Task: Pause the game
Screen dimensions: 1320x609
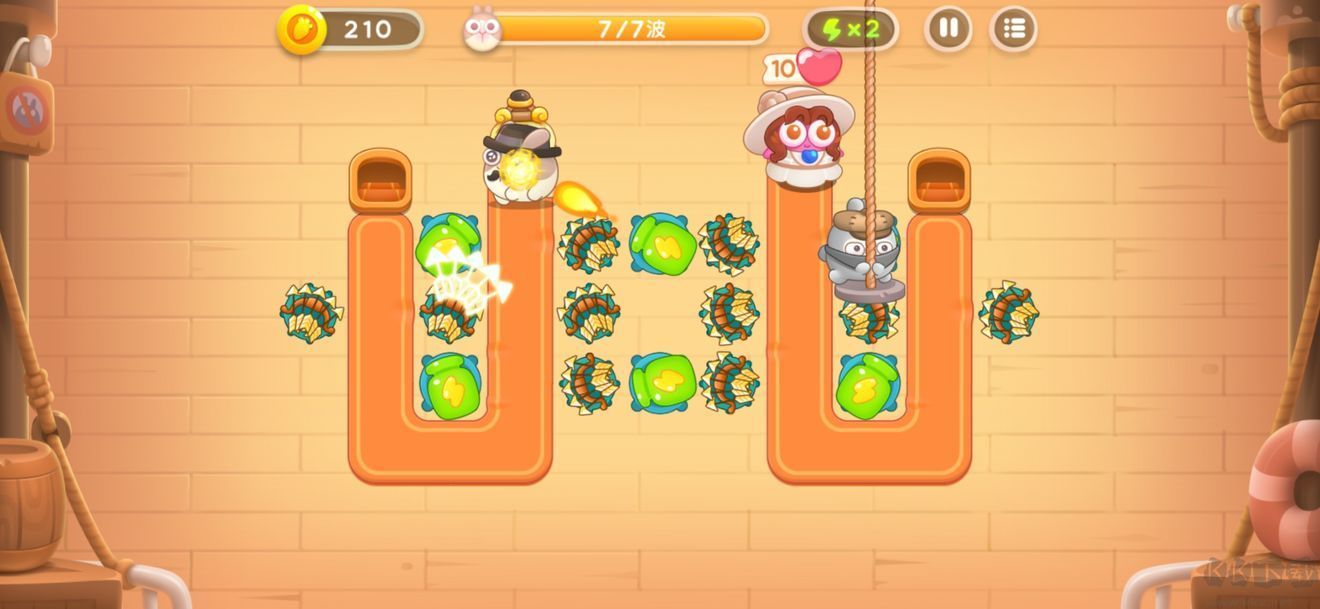Action: pos(948,29)
